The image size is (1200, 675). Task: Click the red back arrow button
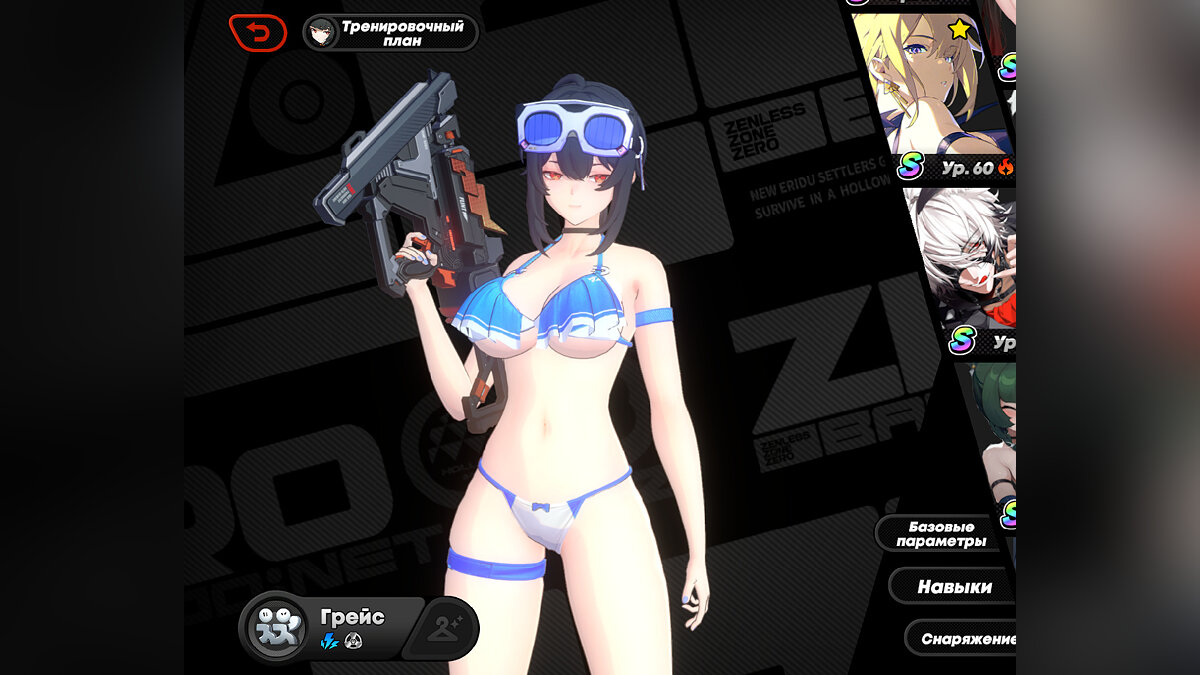tap(258, 33)
